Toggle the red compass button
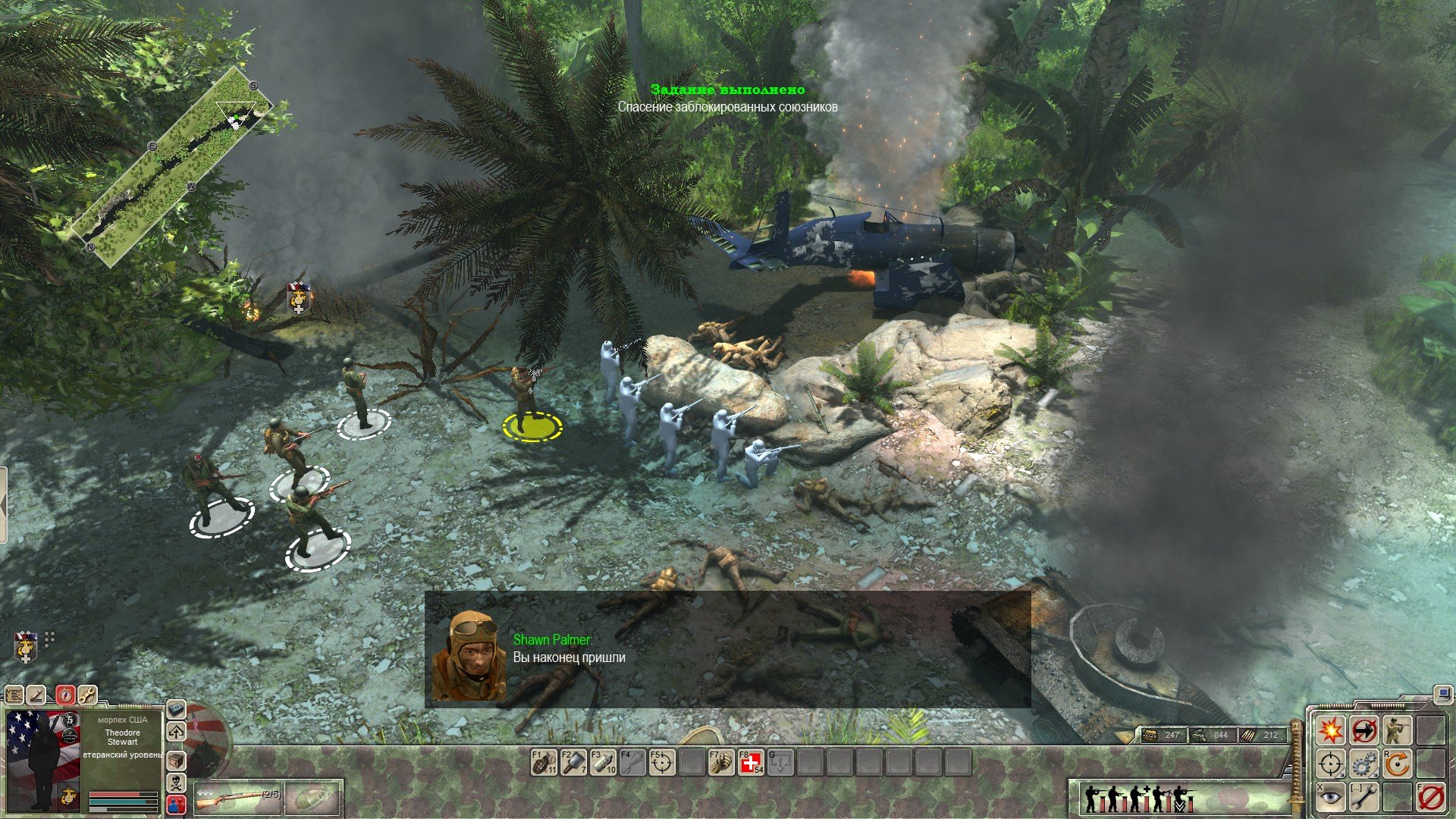1456x819 pixels. point(65,694)
